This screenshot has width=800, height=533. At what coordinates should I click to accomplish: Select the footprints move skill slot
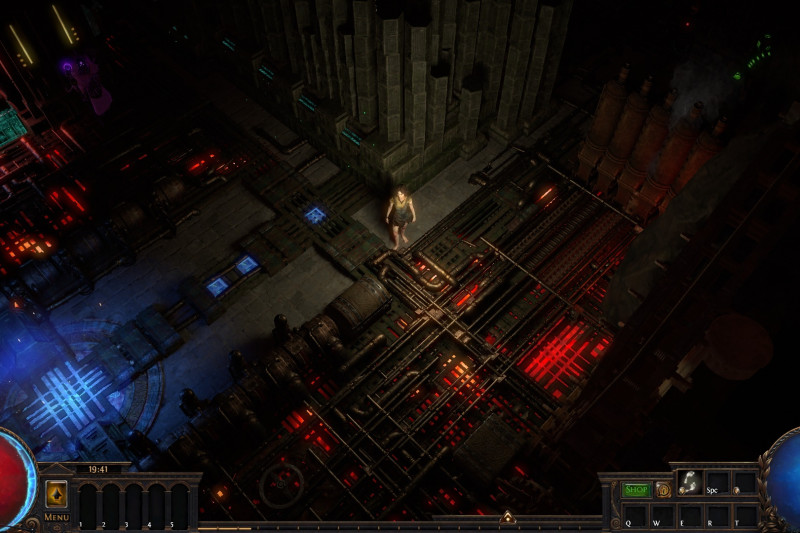click(689, 482)
